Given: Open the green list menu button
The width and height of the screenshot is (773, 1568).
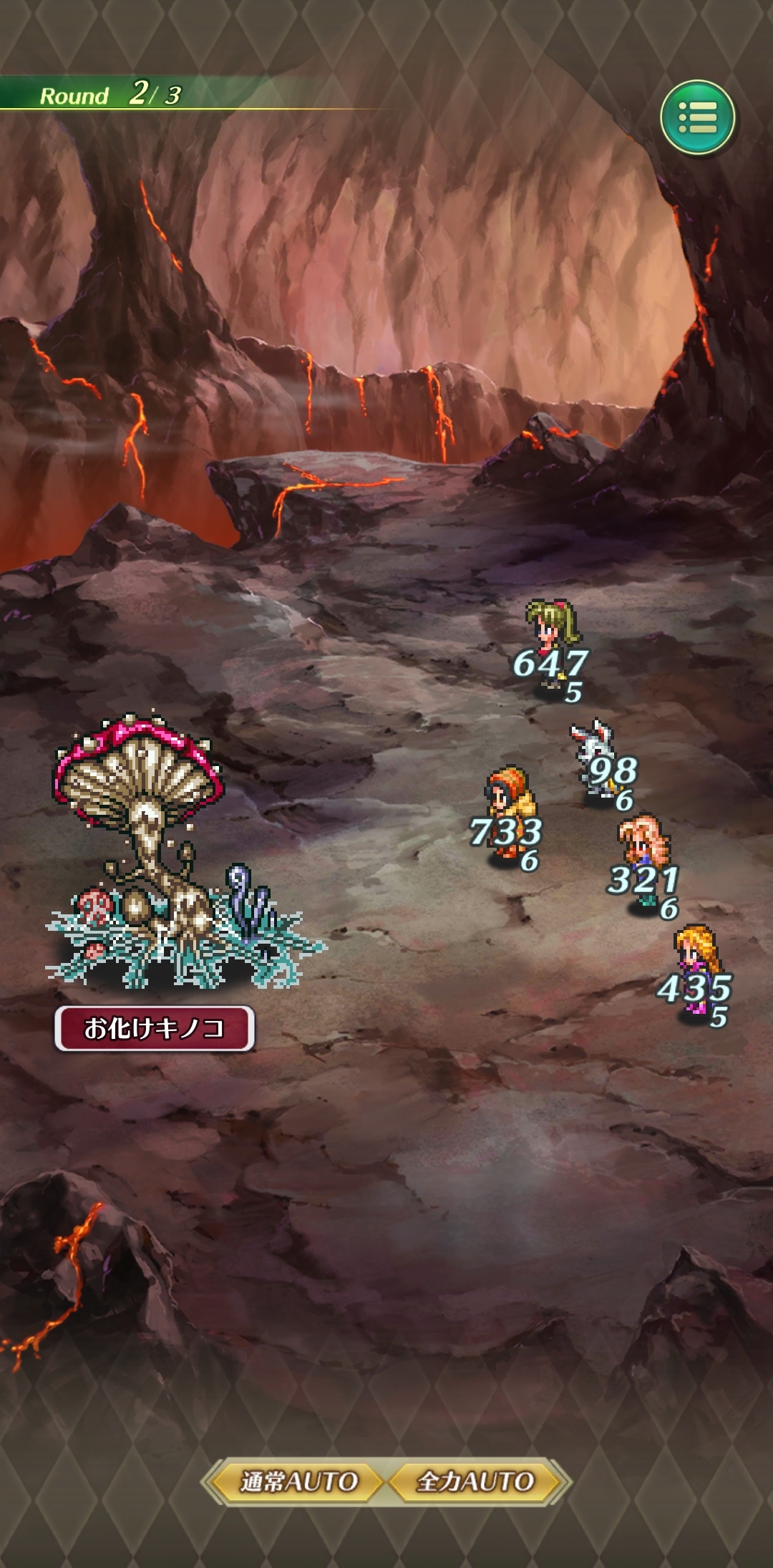Looking at the screenshot, I should click(696, 117).
